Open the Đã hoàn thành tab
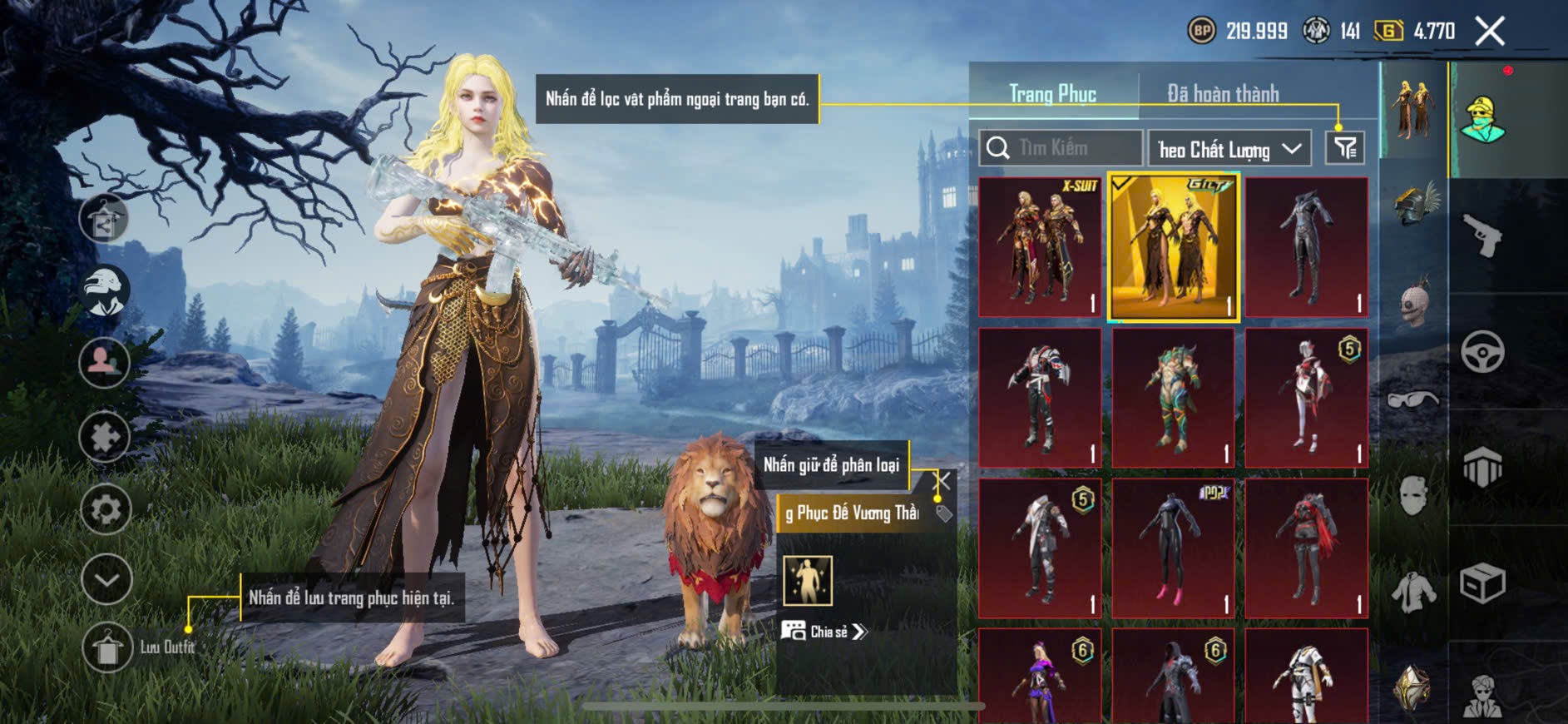 (1222, 94)
